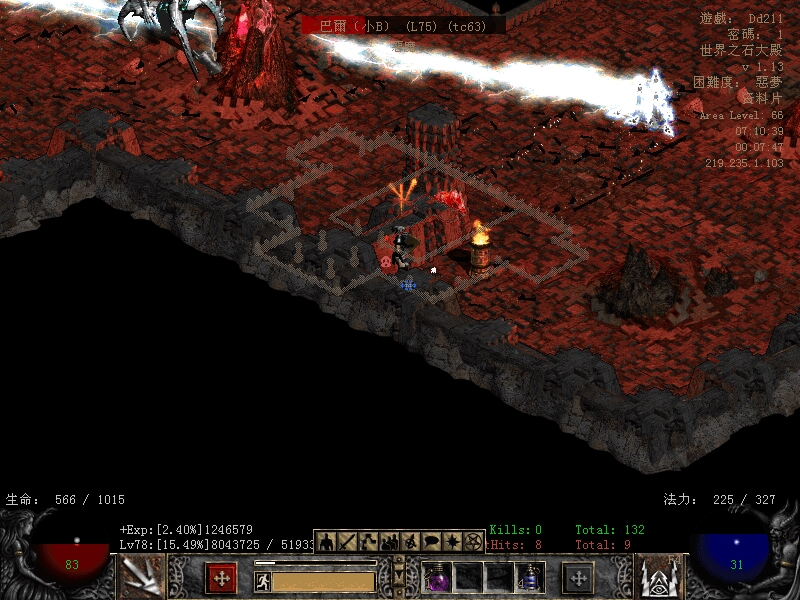Screen dimensions: 800x600
Task: Open the party screen icon
Action: coord(389,541)
